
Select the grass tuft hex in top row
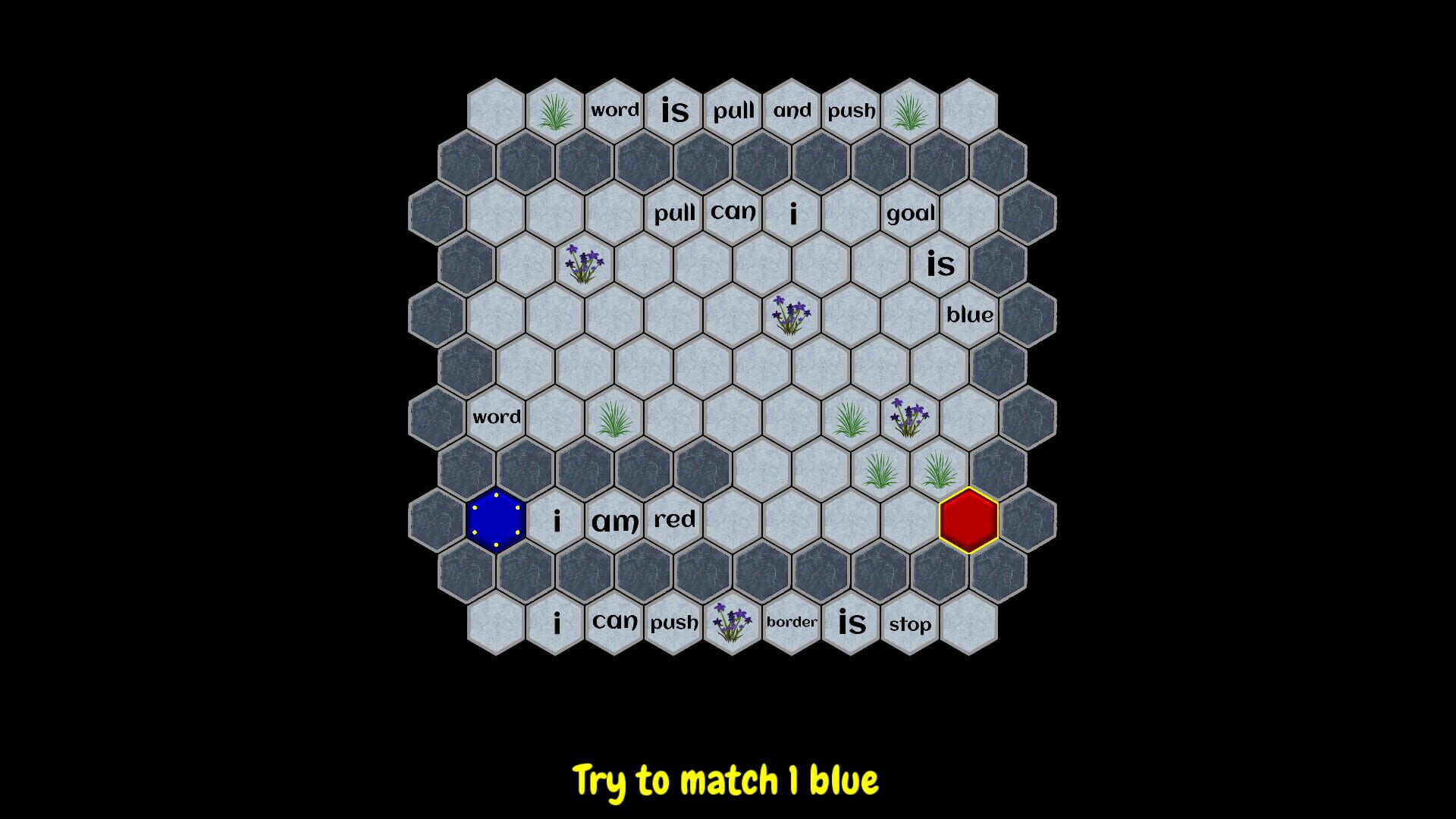(556, 111)
